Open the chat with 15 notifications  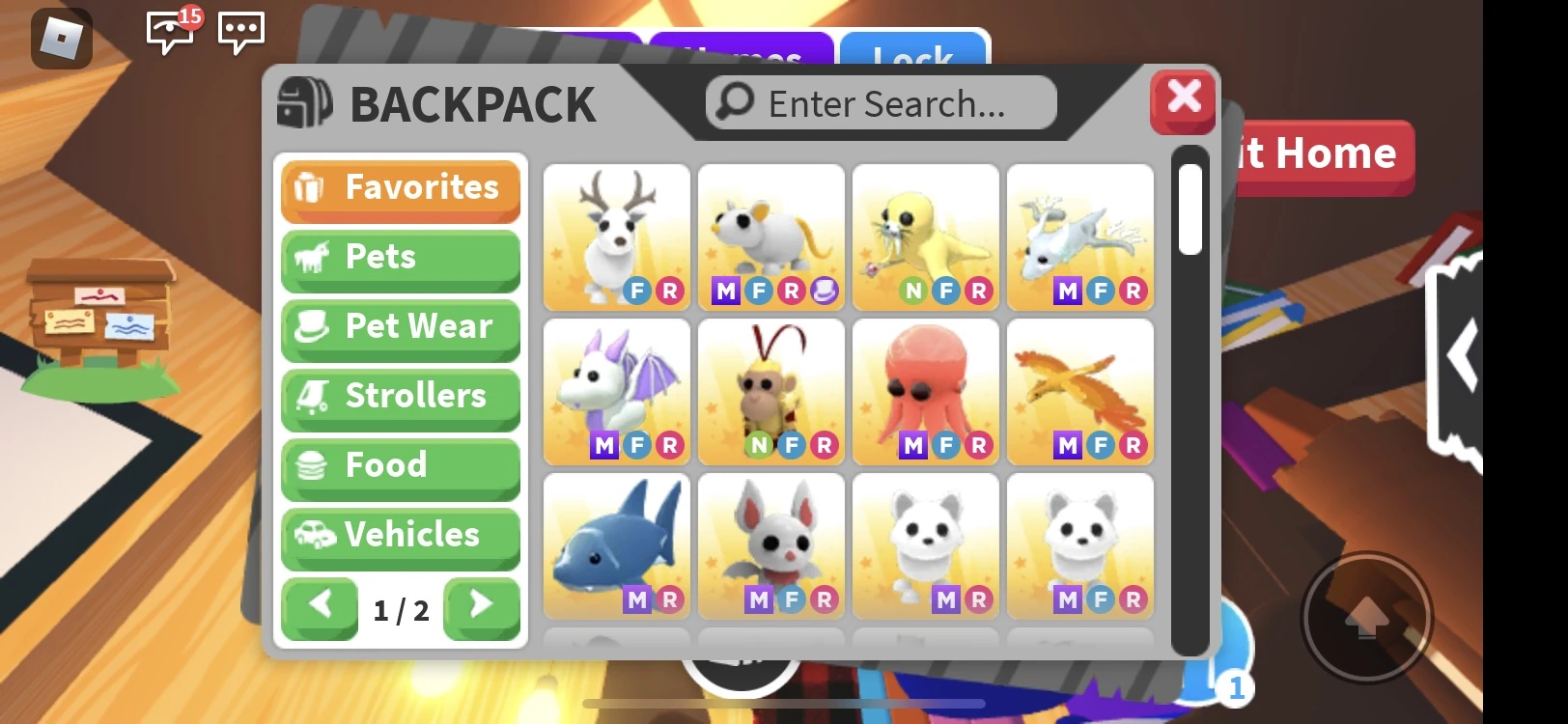point(168,34)
